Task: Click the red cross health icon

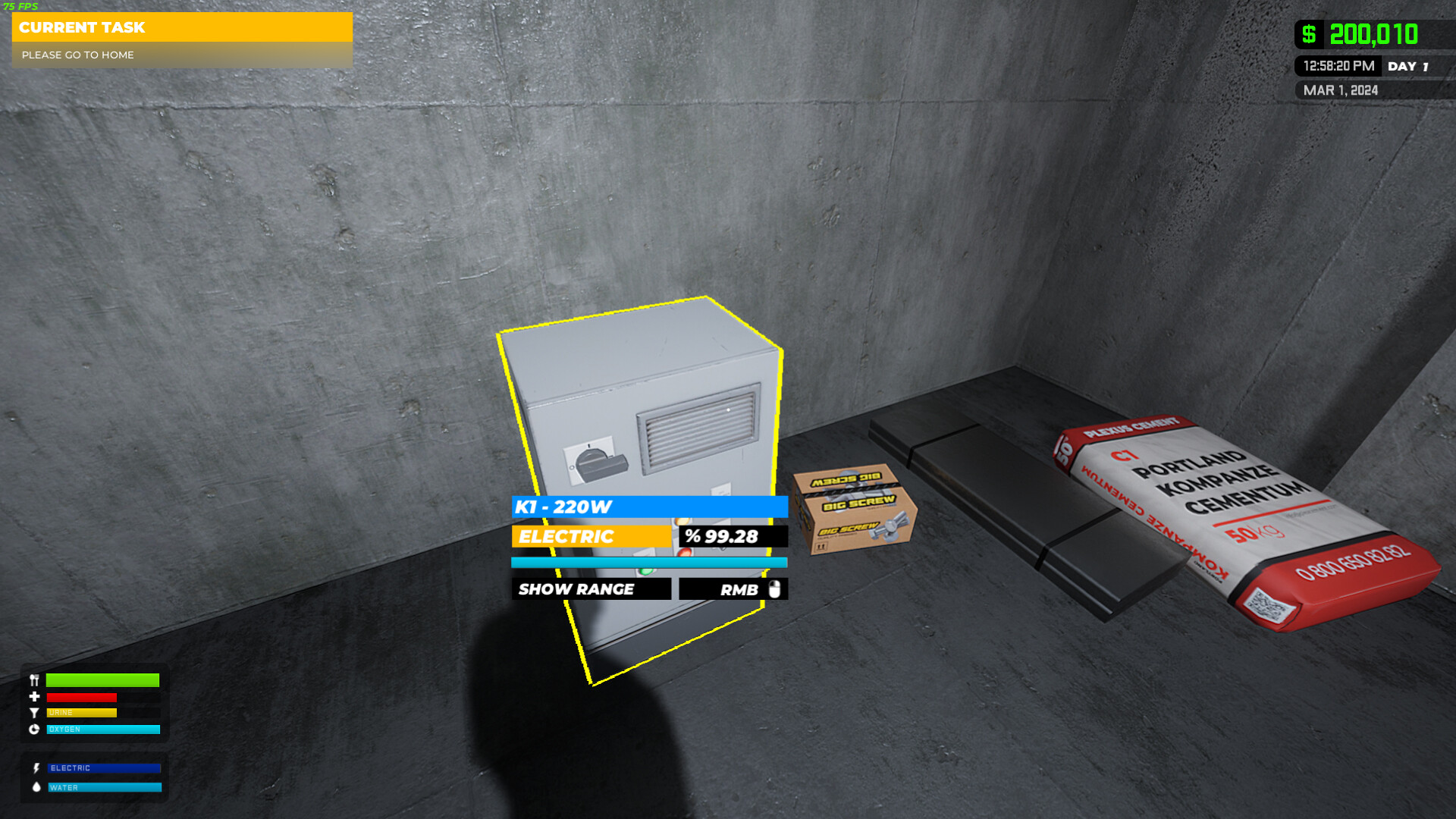Action: [x=33, y=696]
